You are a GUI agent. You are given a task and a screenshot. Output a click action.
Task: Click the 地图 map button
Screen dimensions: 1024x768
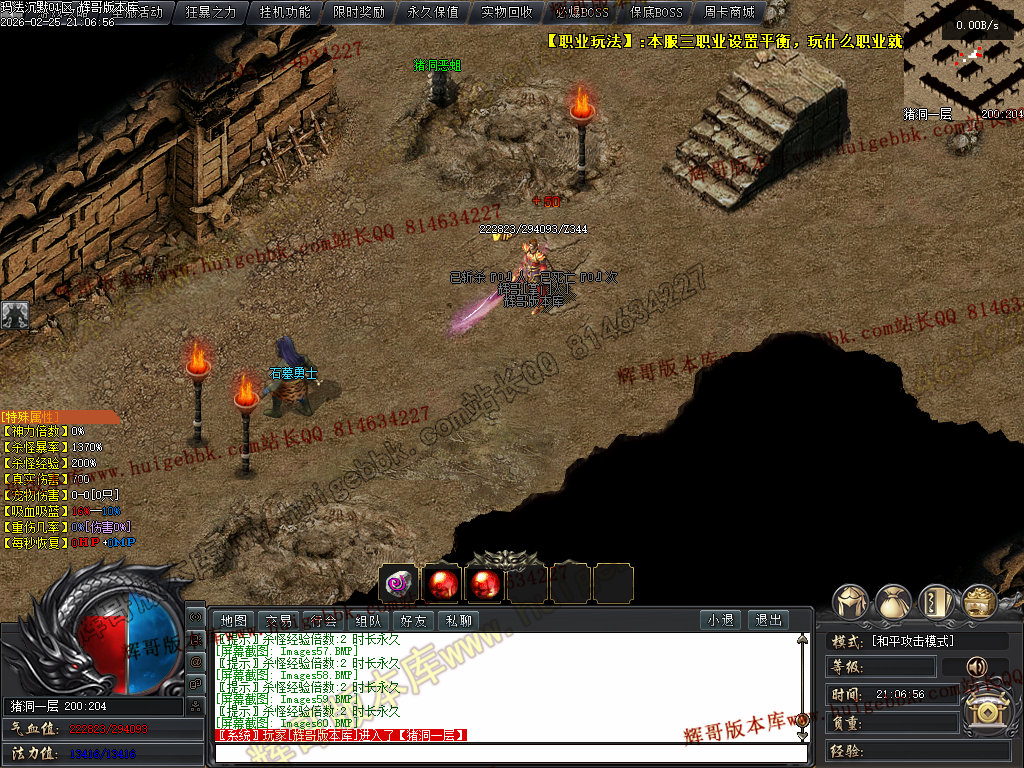tap(234, 621)
